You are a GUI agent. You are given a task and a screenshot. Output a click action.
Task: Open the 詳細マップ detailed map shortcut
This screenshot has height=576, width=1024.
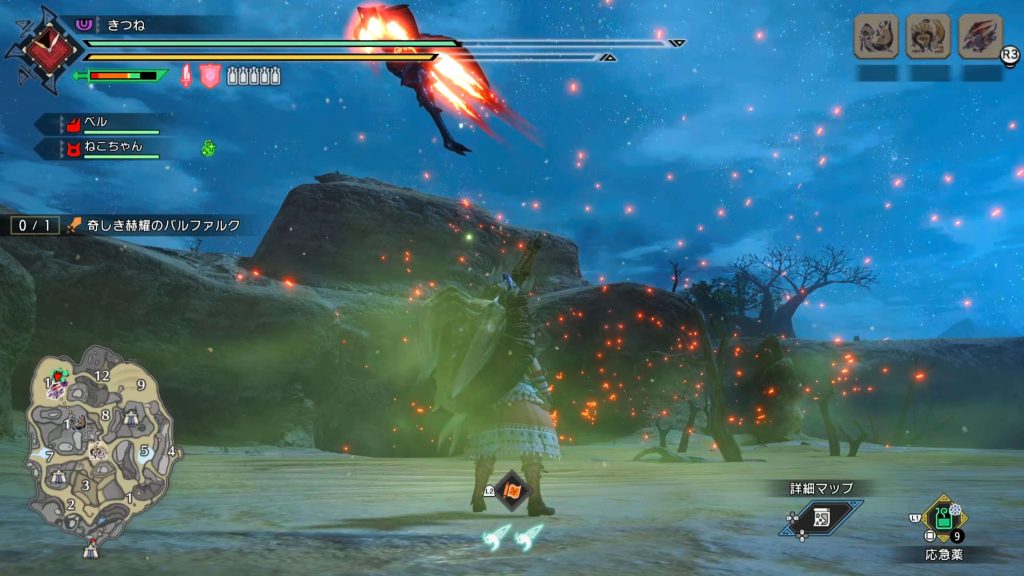pyautogui.click(x=822, y=516)
